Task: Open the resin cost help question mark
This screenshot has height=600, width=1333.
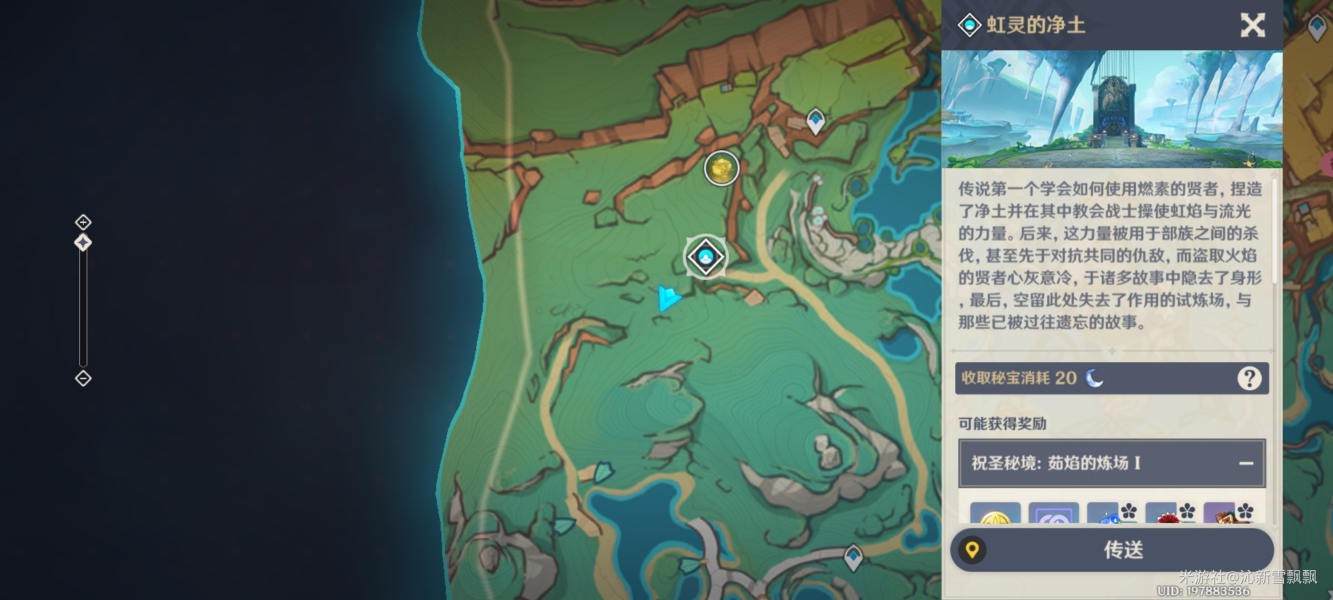Action: coord(1249,378)
